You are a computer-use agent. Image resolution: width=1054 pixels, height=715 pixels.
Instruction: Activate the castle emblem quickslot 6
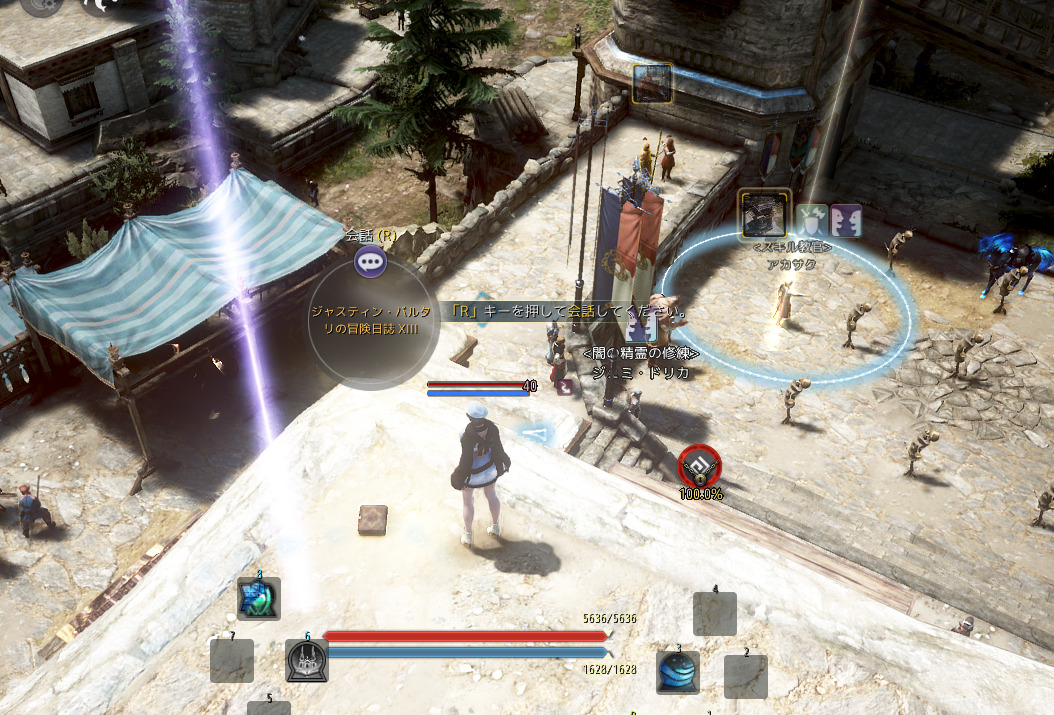pyautogui.click(x=307, y=661)
